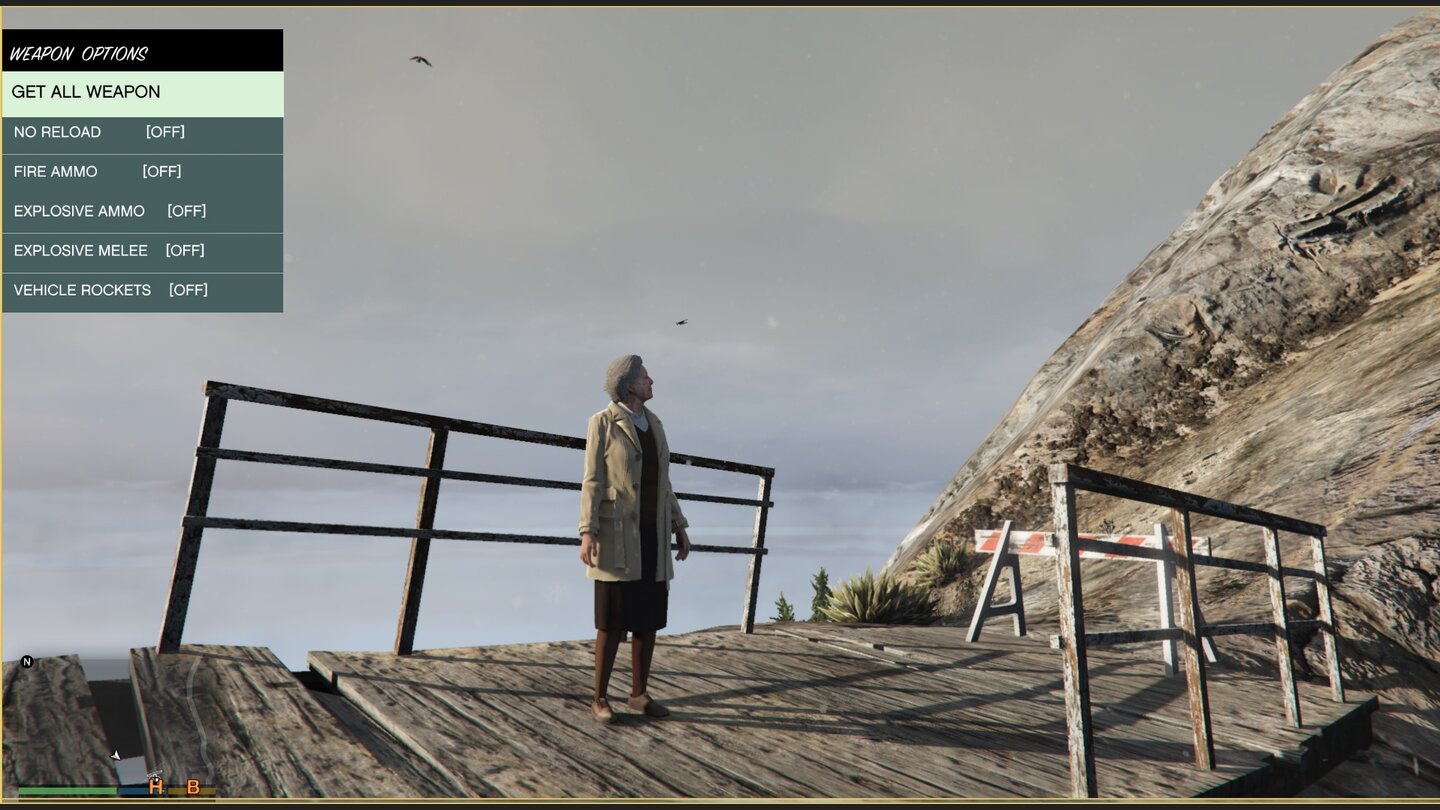Image resolution: width=1440 pixels, height=810 pixels.
Task: Click the north compass indicator on the minimap
Action: click(27, 662)
